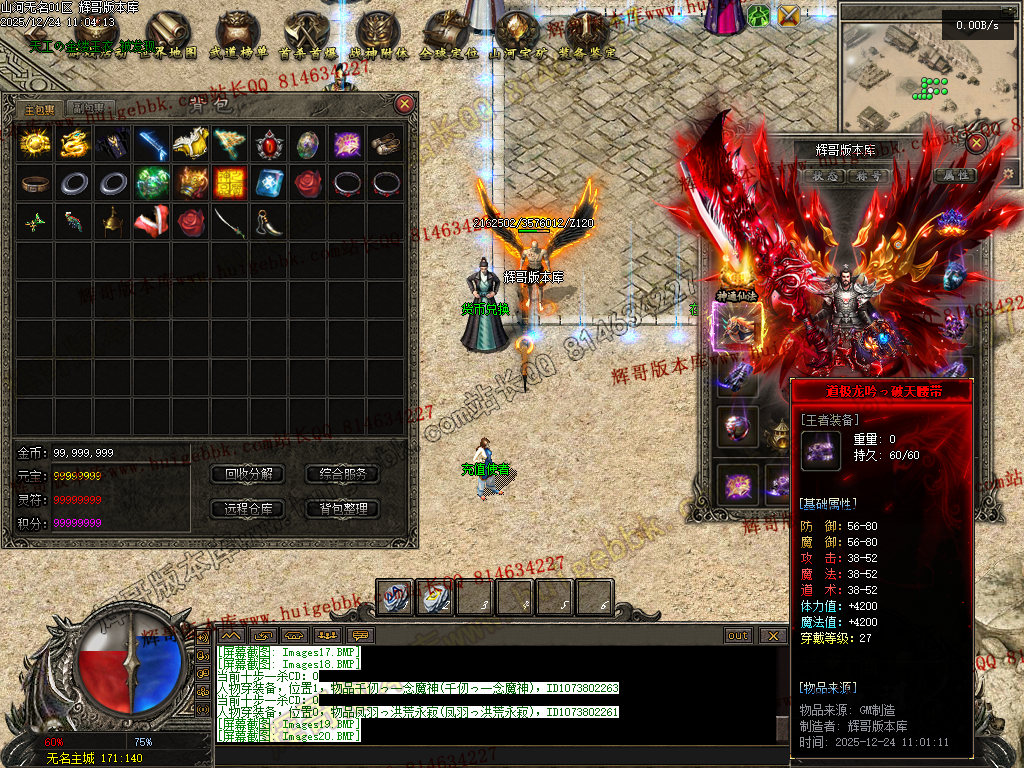Screen dimensions: 1024x768
Task: Choose the golden helmet item slot
Action: click(x=113, y=222)
